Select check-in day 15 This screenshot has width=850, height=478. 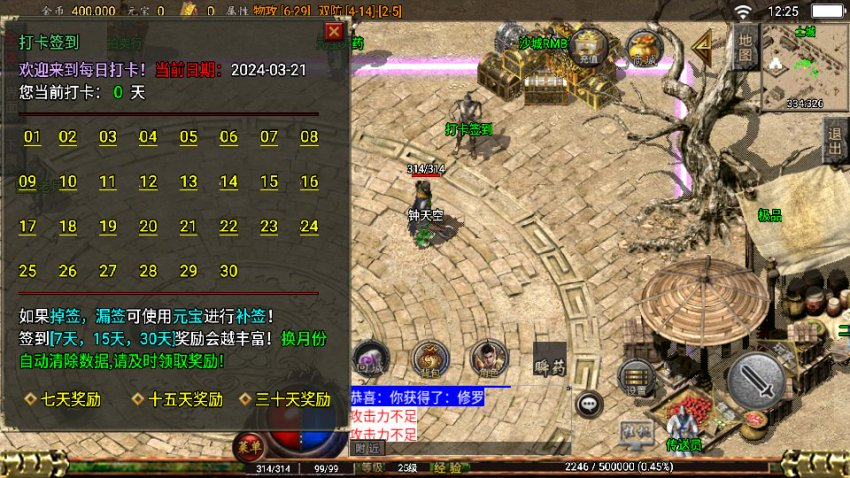(x=269, y=182)
